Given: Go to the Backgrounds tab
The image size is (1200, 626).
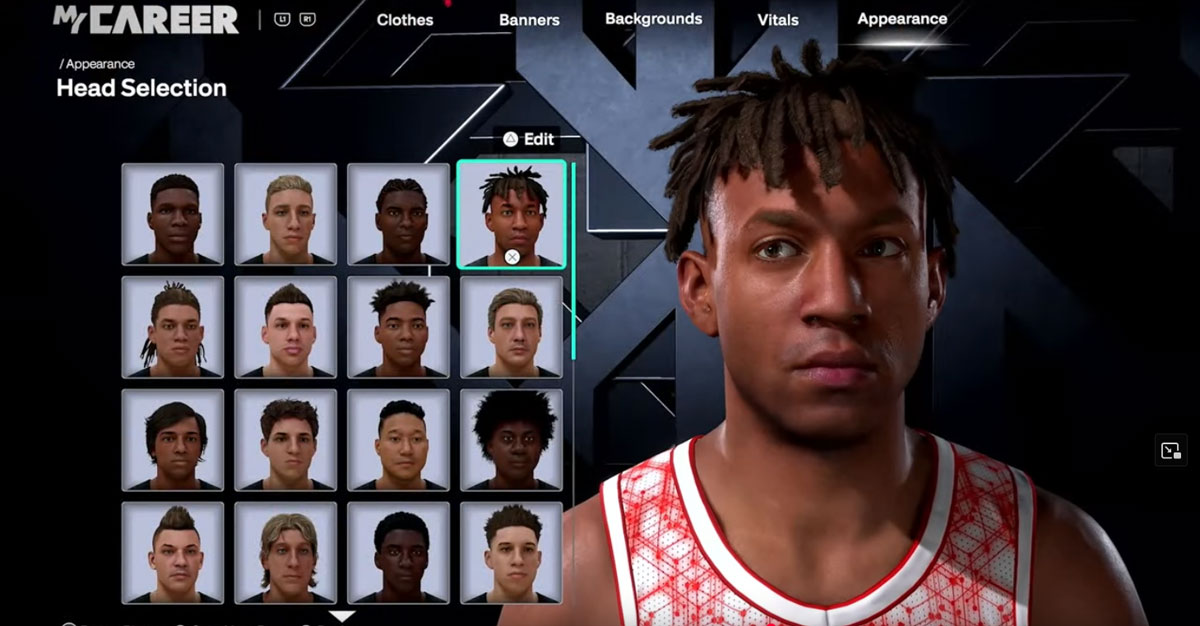Looking at the screenshot, I should 653,19.
